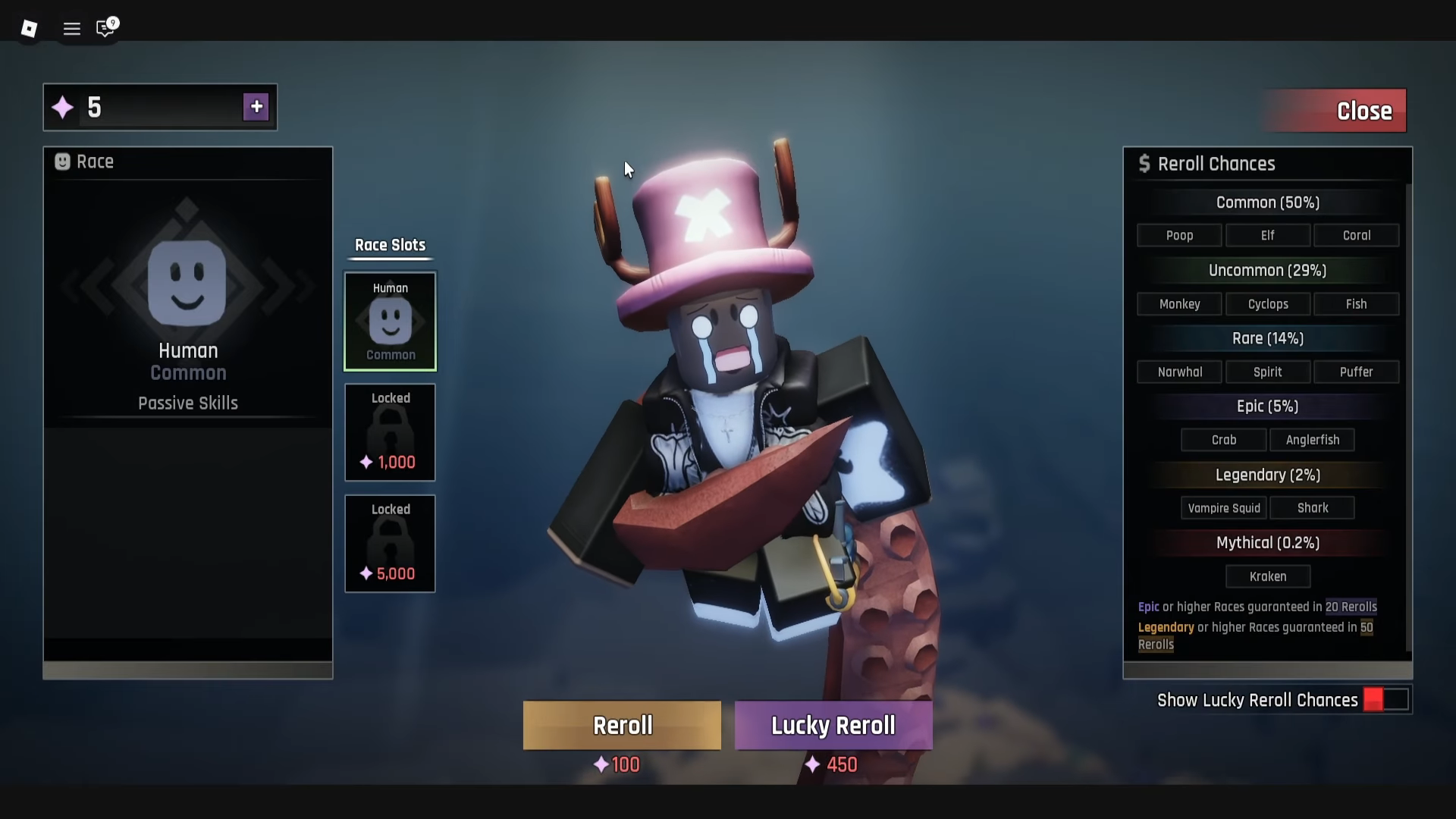This screenshot has height=819, width=1456.
Task: Use the purple Lucky Reroll button
Action: click(833, 726)
